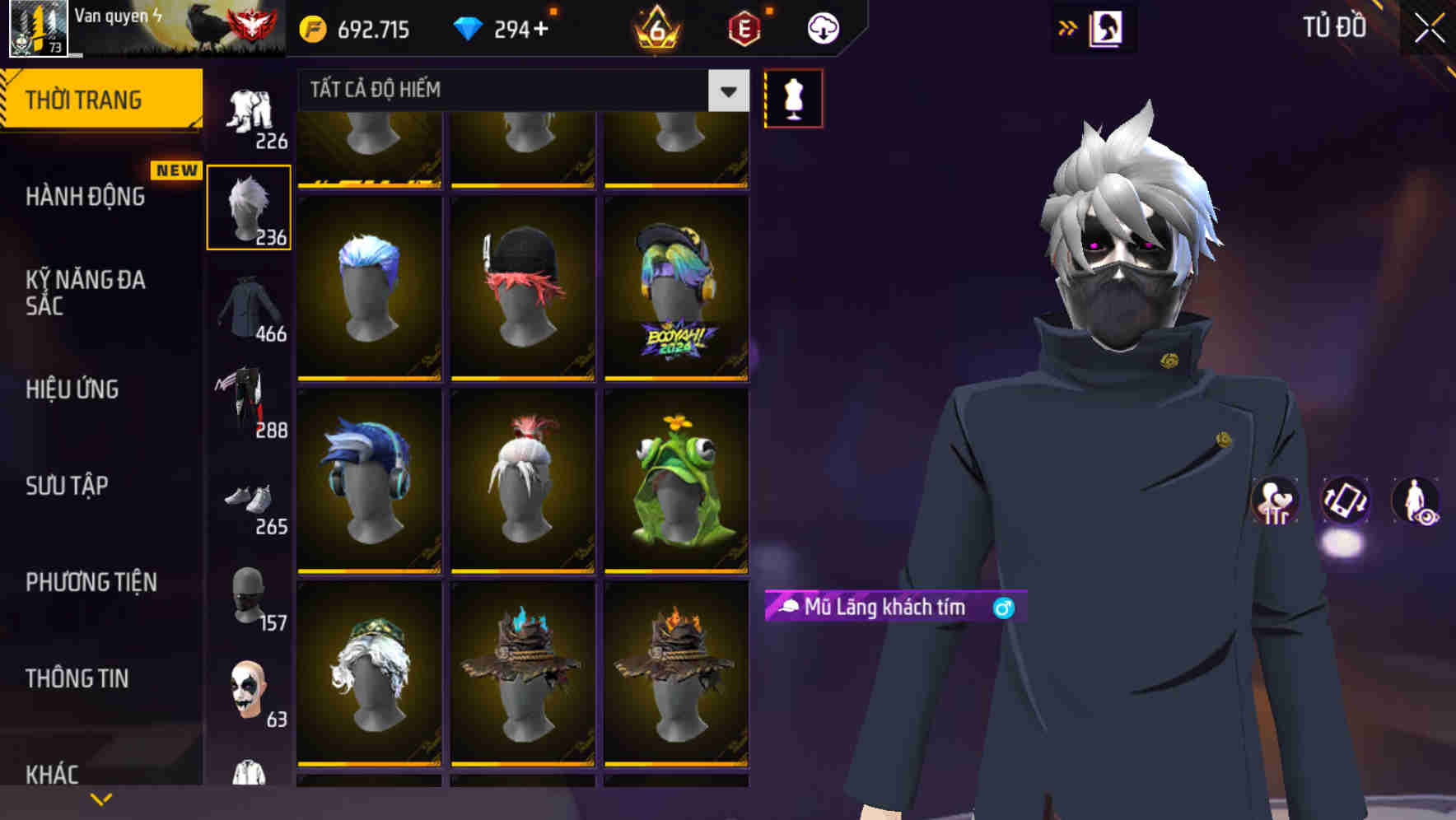Select the hair items category icon
This screenshot has width=1456, height=820.
[248, 204]
